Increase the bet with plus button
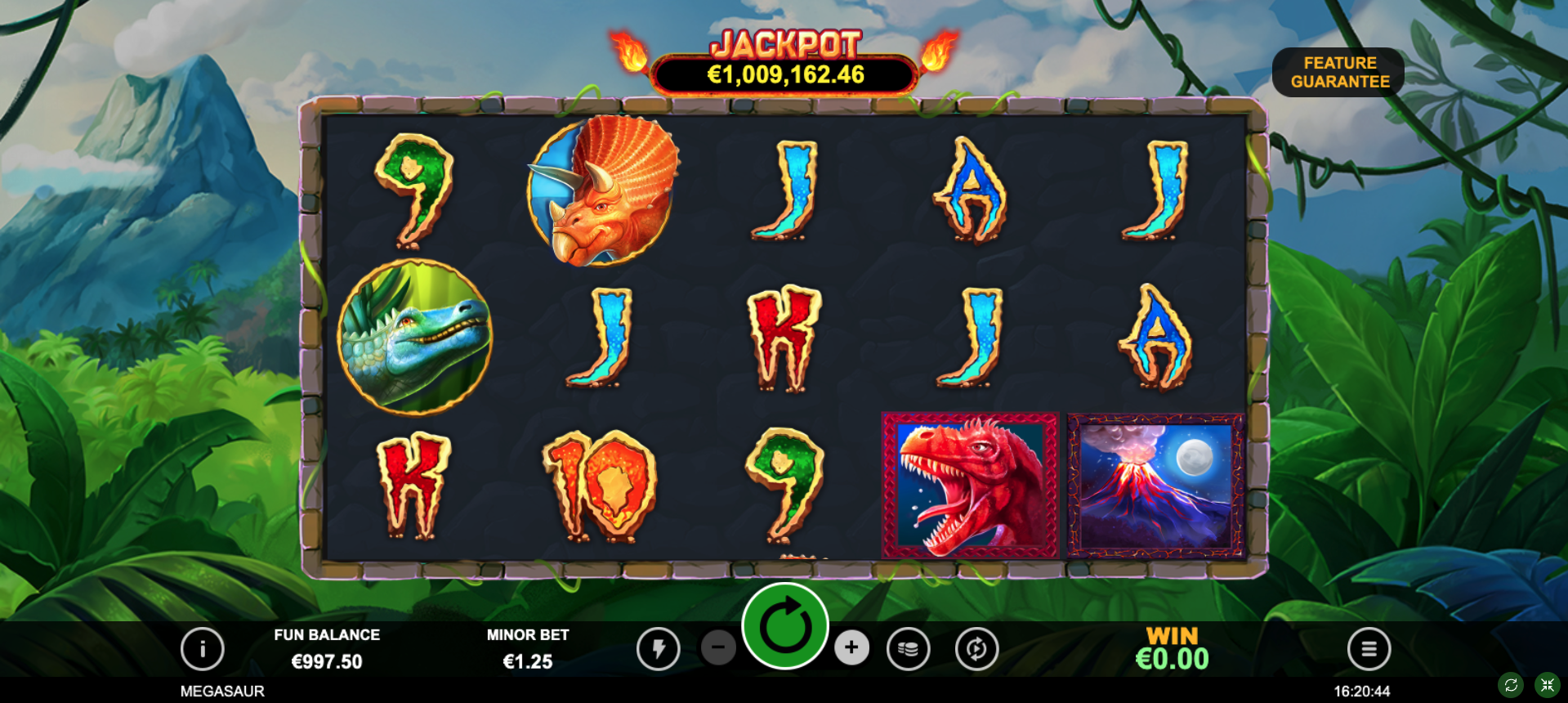The height and width of the screenshot is (703, 1568). (x=851, y=648)
